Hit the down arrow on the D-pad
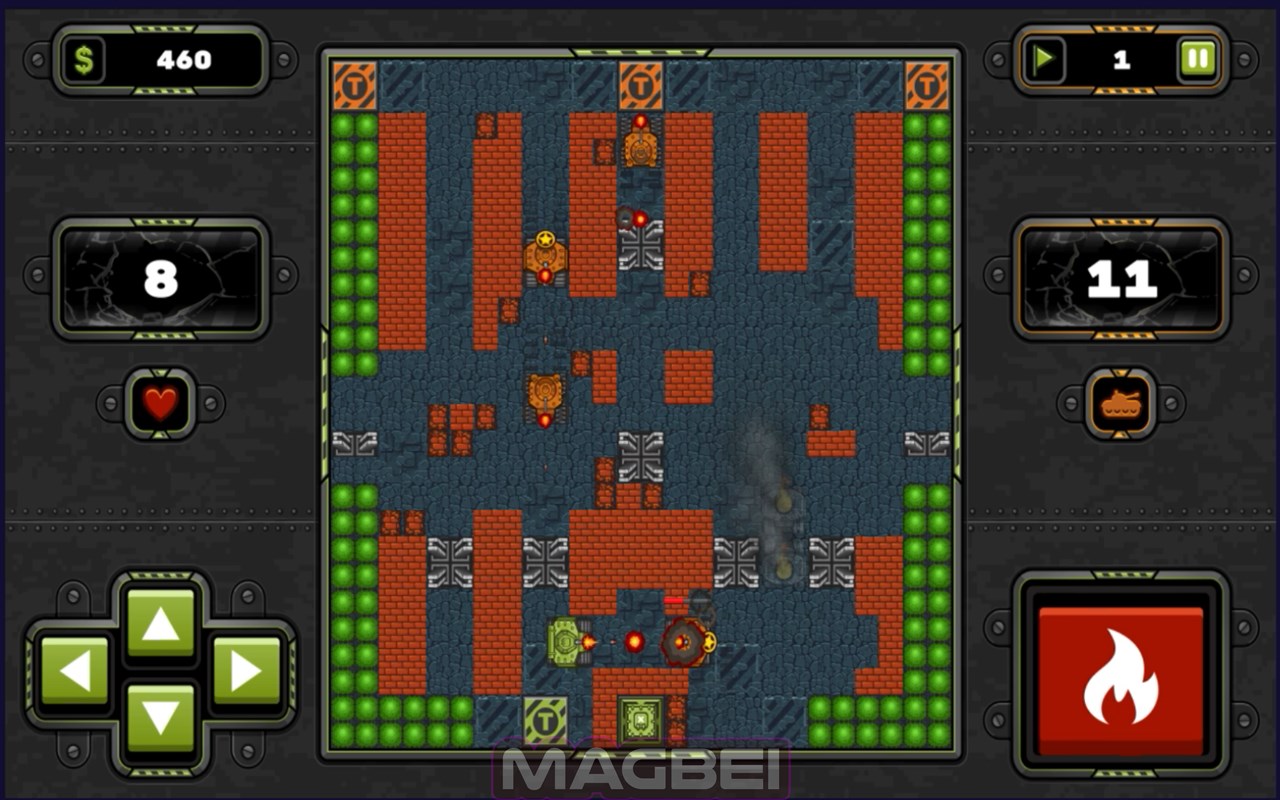 [160, 717]
